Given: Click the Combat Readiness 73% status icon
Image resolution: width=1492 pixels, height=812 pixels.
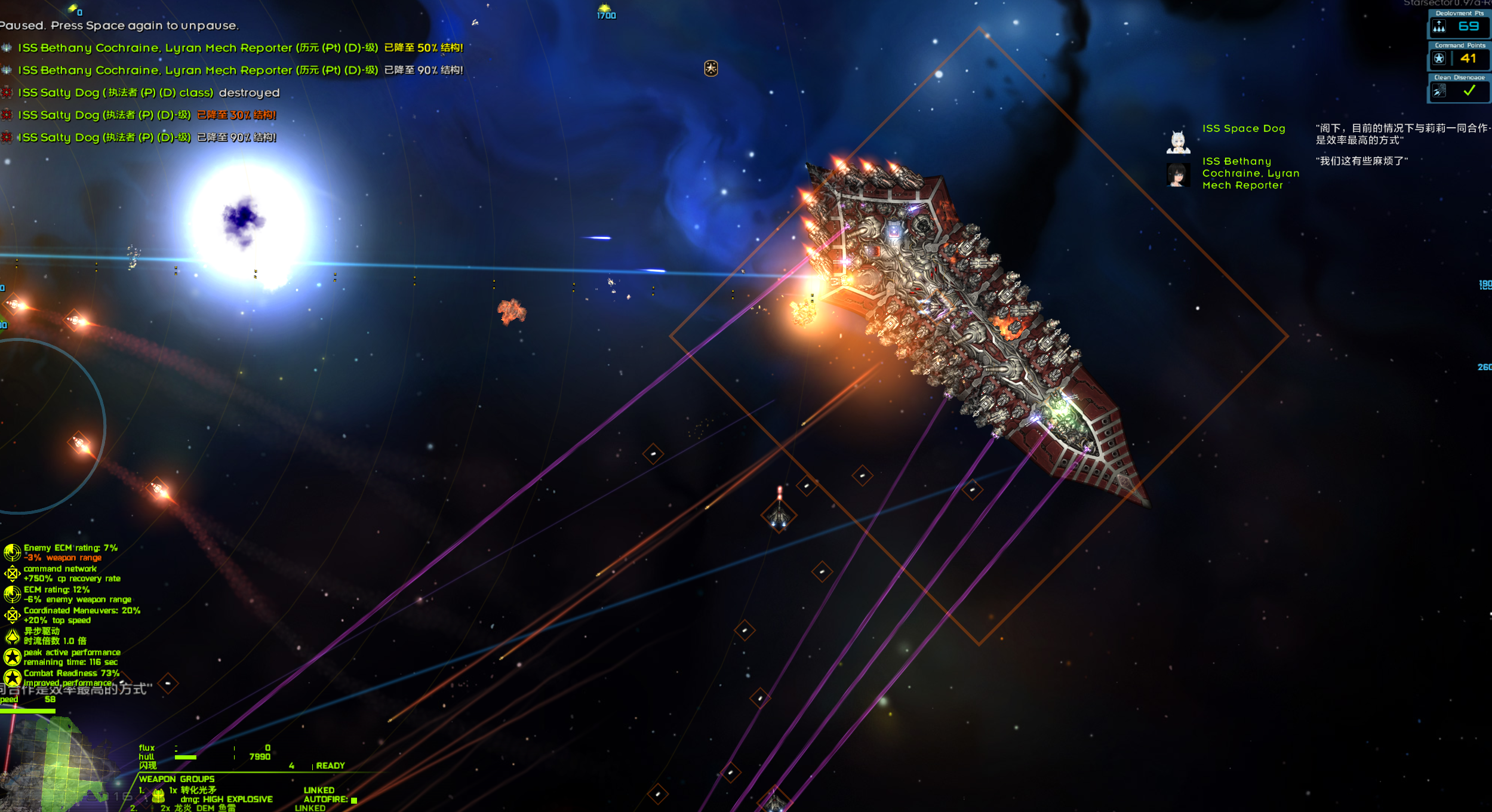Looking at the screenshot, I should 12,678.
